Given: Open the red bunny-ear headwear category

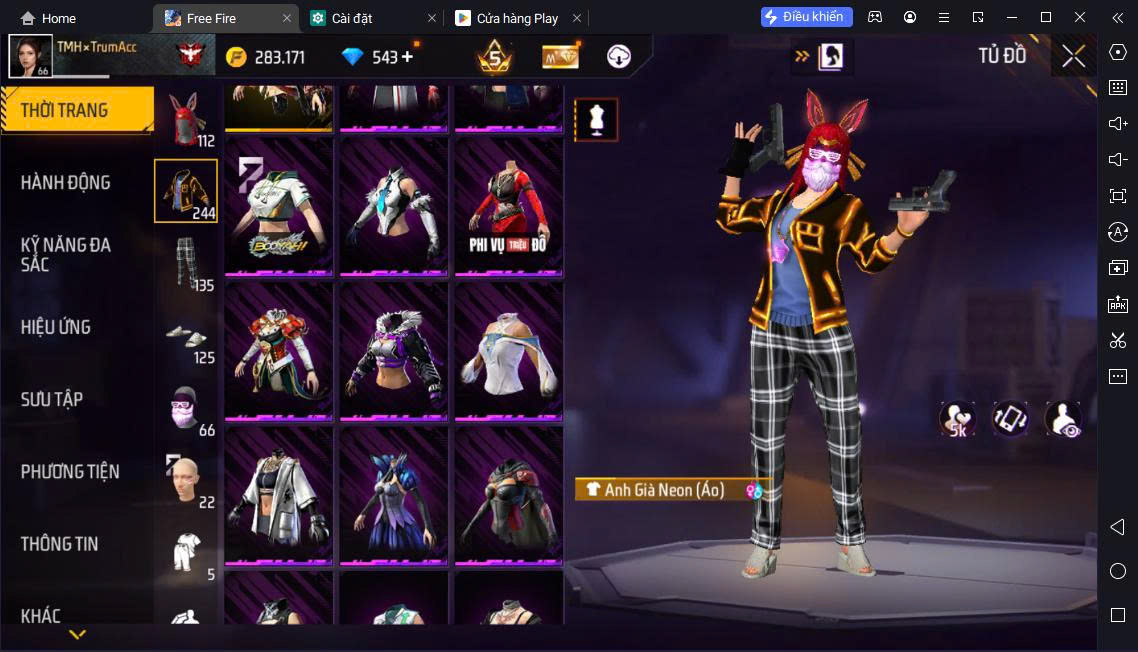Looking at the screenshot, I should (x=186, y=120).
